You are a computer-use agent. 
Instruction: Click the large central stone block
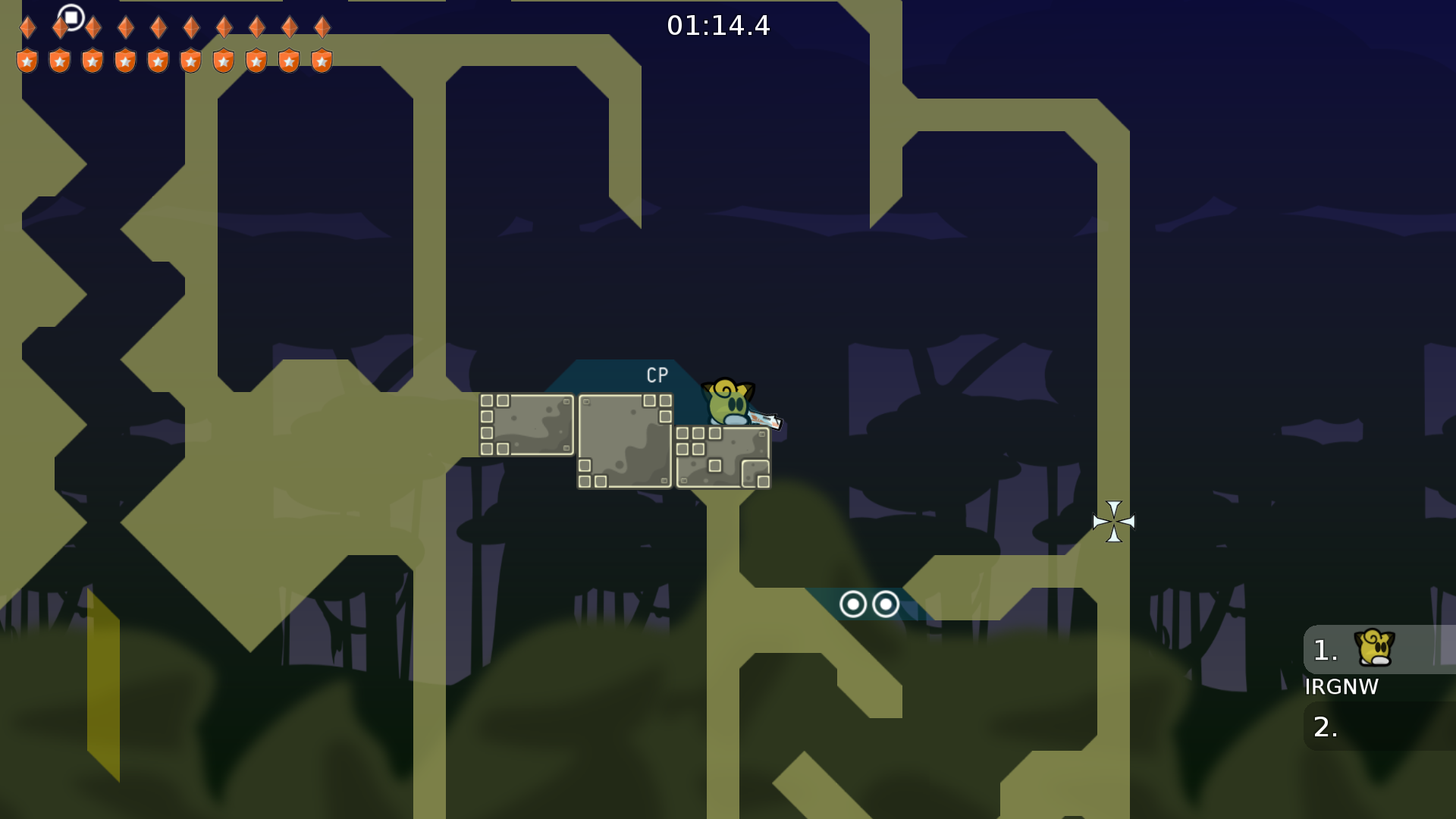click(x=624, y=440)
